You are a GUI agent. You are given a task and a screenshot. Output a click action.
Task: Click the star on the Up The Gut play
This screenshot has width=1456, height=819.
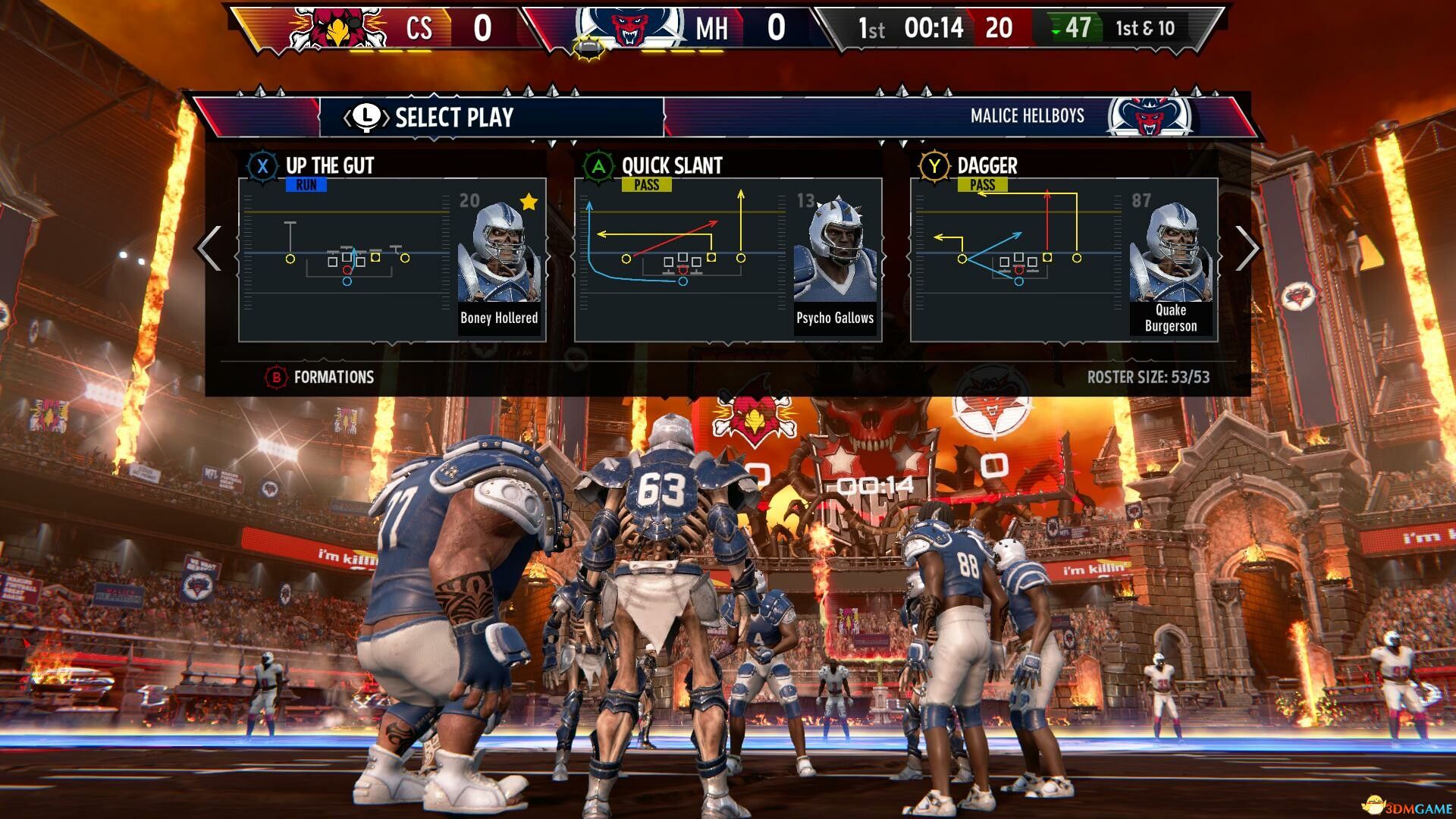pyautogui.click(x=528, y=200)
